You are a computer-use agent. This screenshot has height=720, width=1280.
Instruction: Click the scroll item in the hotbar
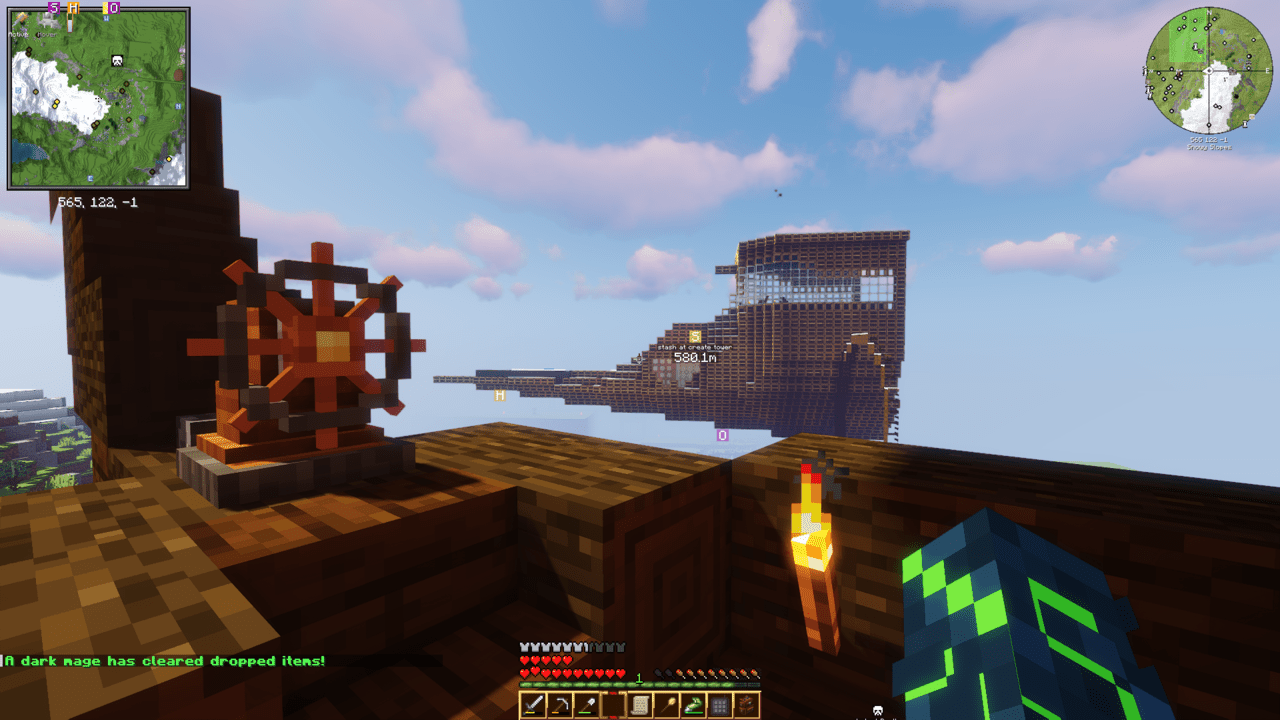click(x=640, y=702)
